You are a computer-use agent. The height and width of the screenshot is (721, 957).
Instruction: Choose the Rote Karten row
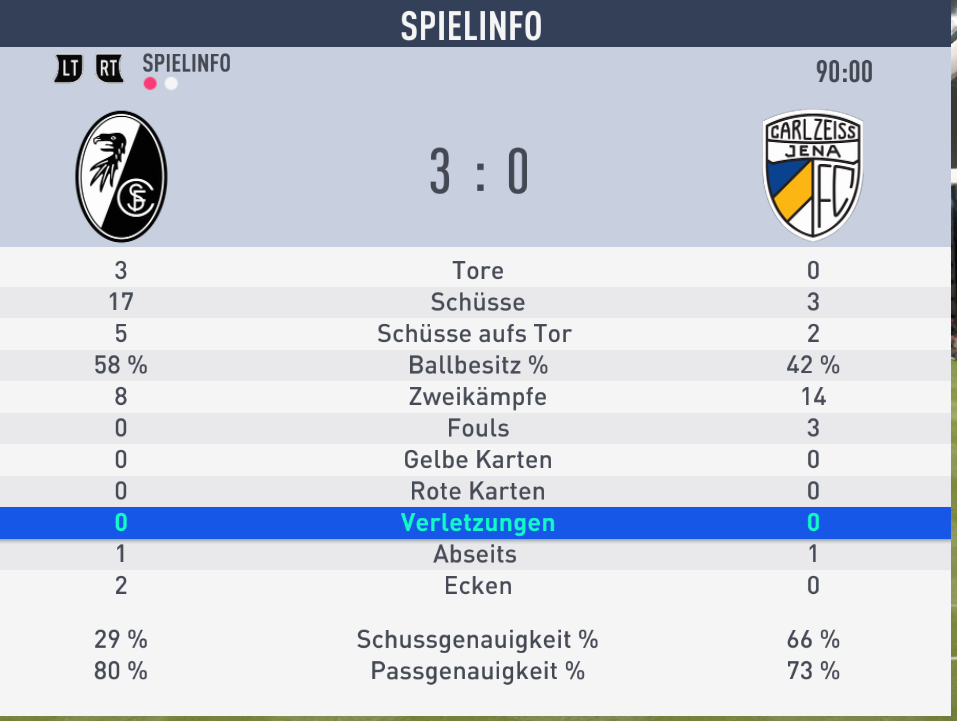(x=477, y=491)
